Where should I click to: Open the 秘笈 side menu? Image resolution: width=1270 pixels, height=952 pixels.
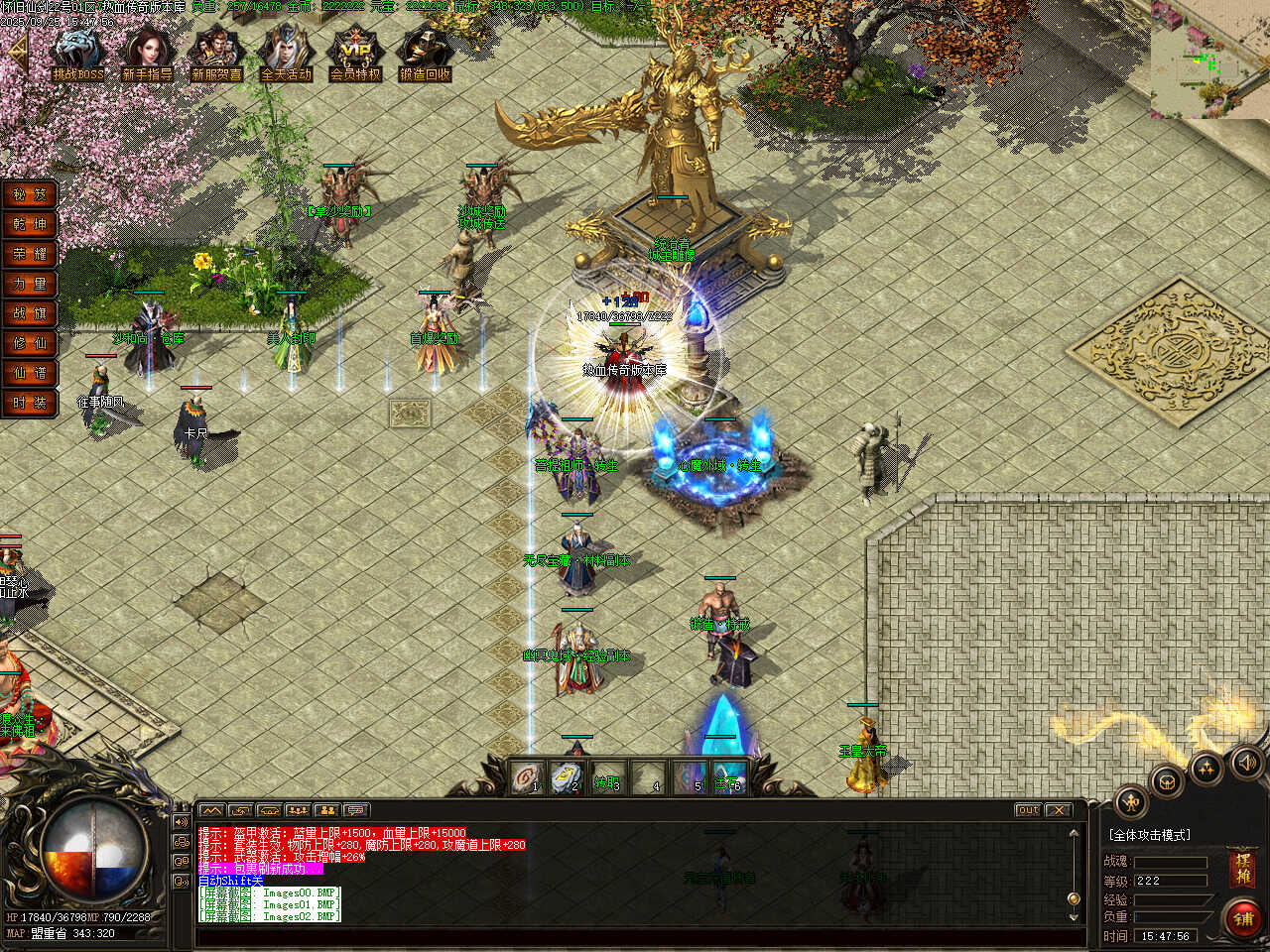pyautogui.click(x=30, y=194)
